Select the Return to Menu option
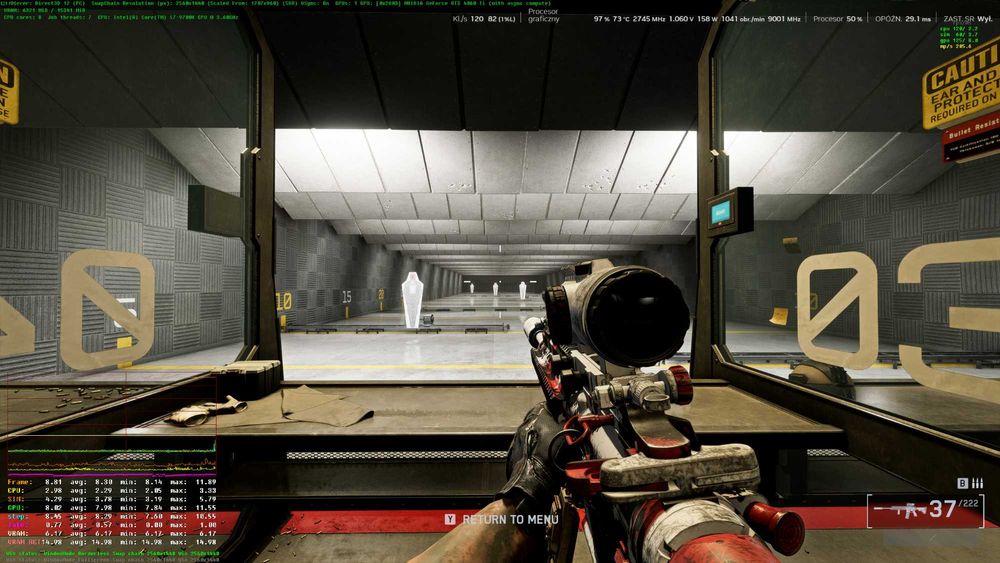This screenshot has height=563, width=1000. tap(502, 520)
